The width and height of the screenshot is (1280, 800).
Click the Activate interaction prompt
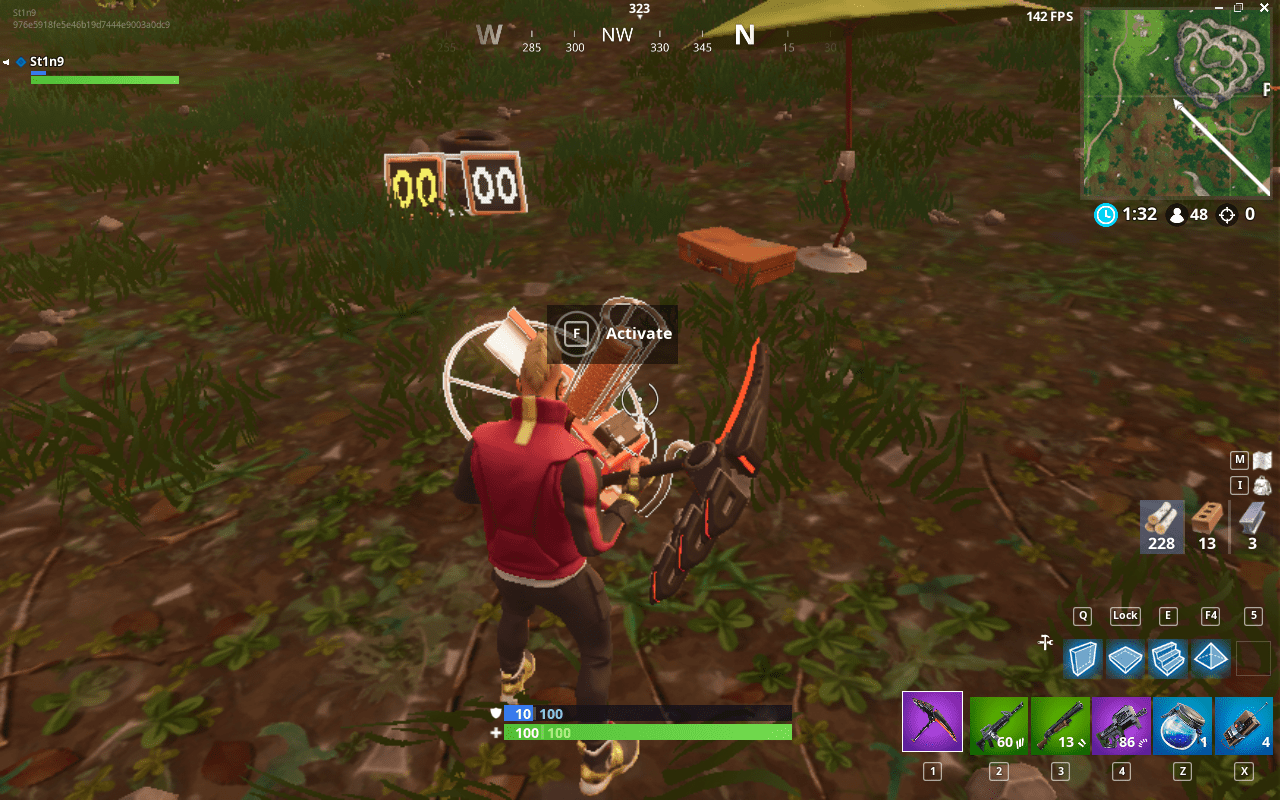tap(612, 334)
